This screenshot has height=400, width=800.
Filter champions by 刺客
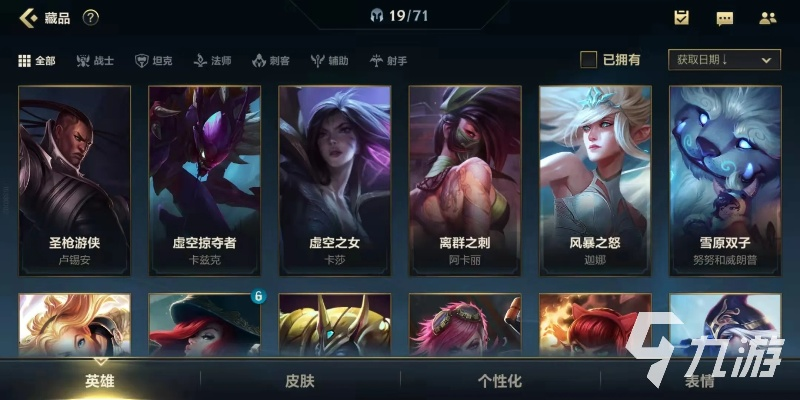271,61
